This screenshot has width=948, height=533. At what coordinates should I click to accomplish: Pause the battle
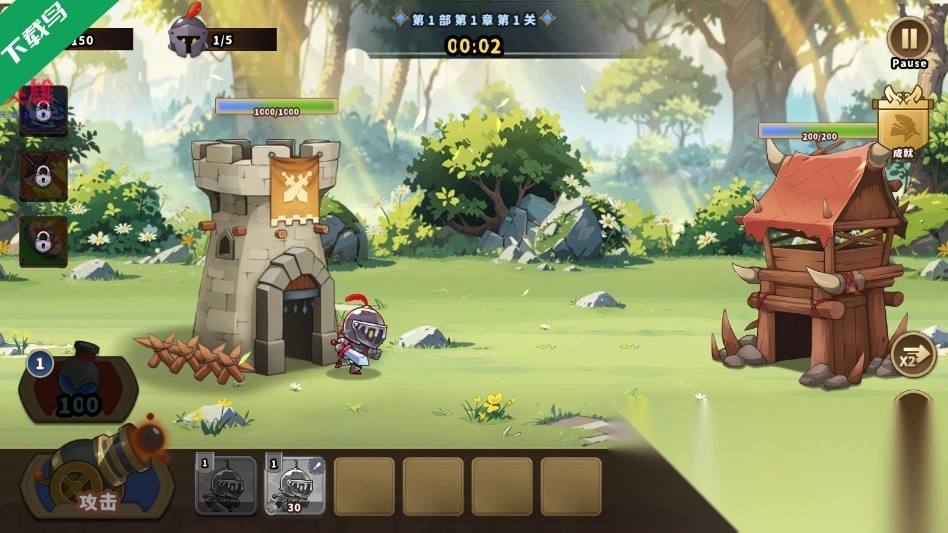tap(908, 39)
